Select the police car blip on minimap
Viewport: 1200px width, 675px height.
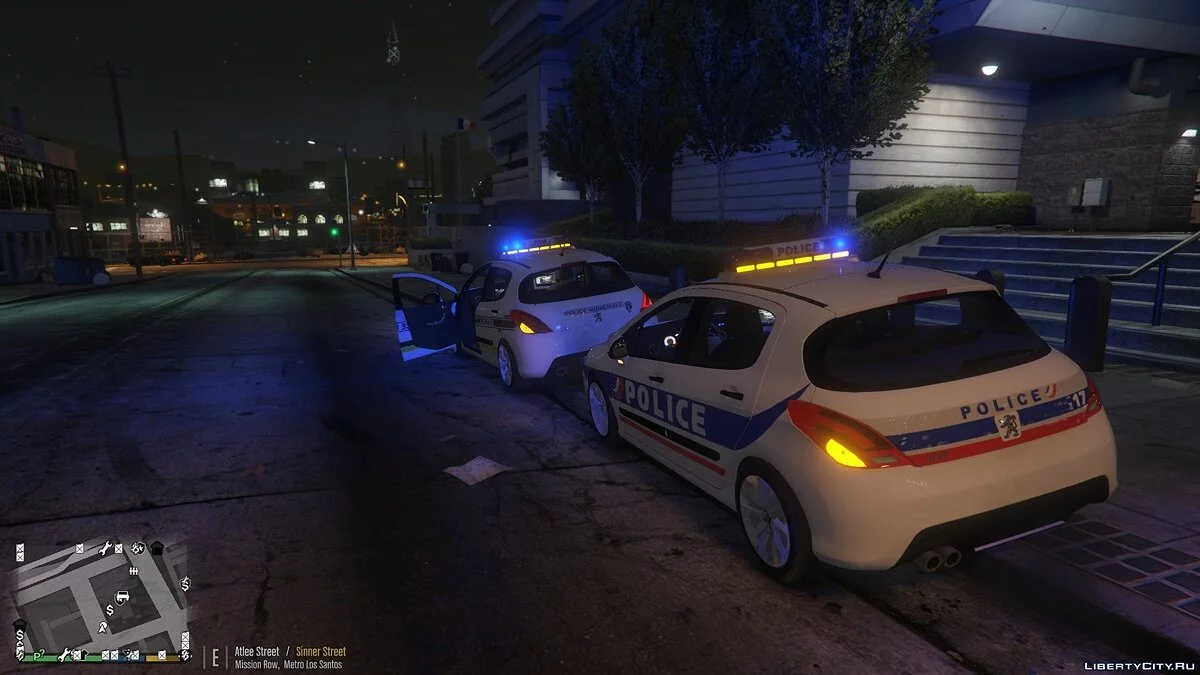tap(122, 597)
